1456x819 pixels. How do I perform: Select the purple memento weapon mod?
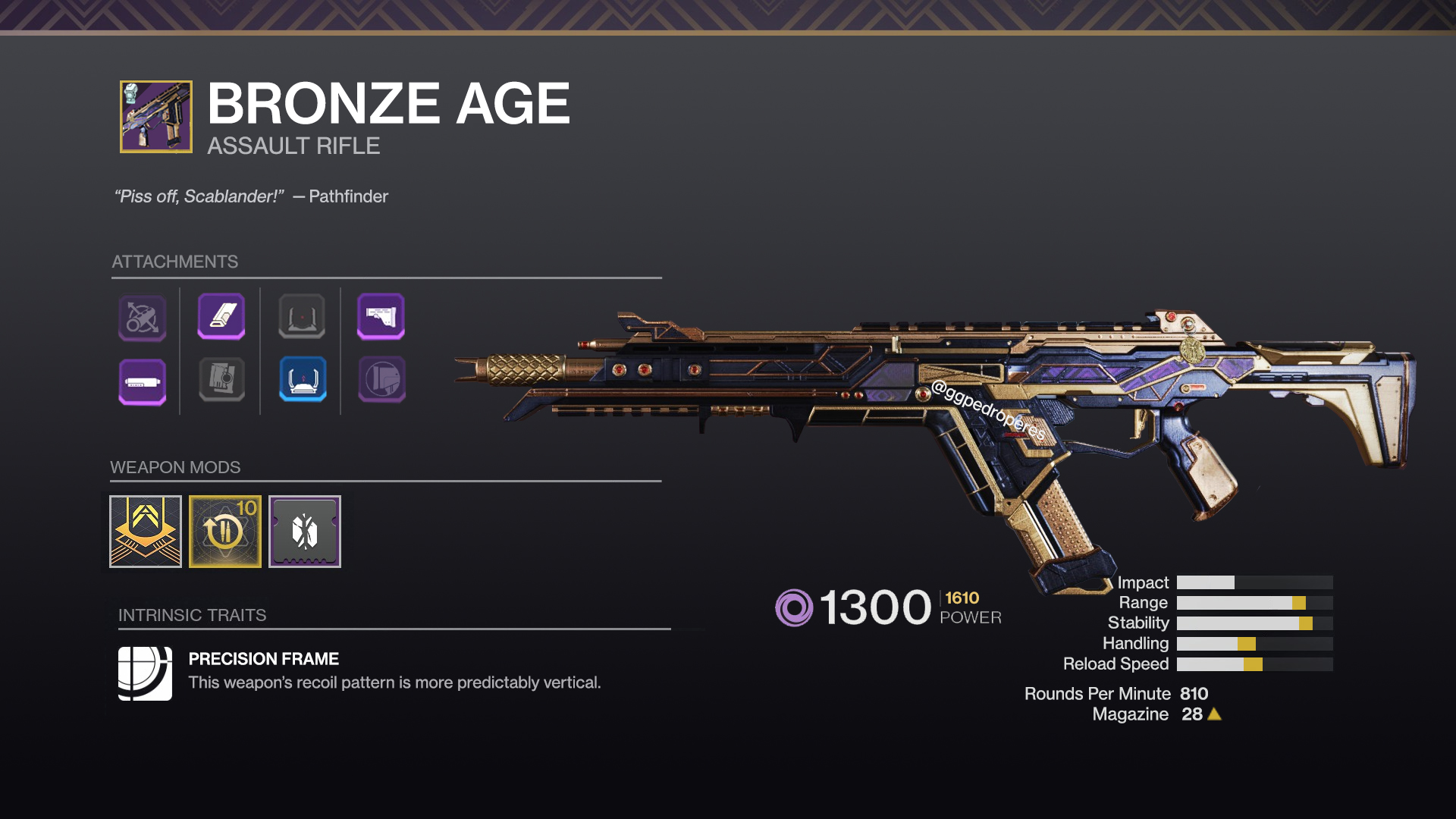pos(304,531)
